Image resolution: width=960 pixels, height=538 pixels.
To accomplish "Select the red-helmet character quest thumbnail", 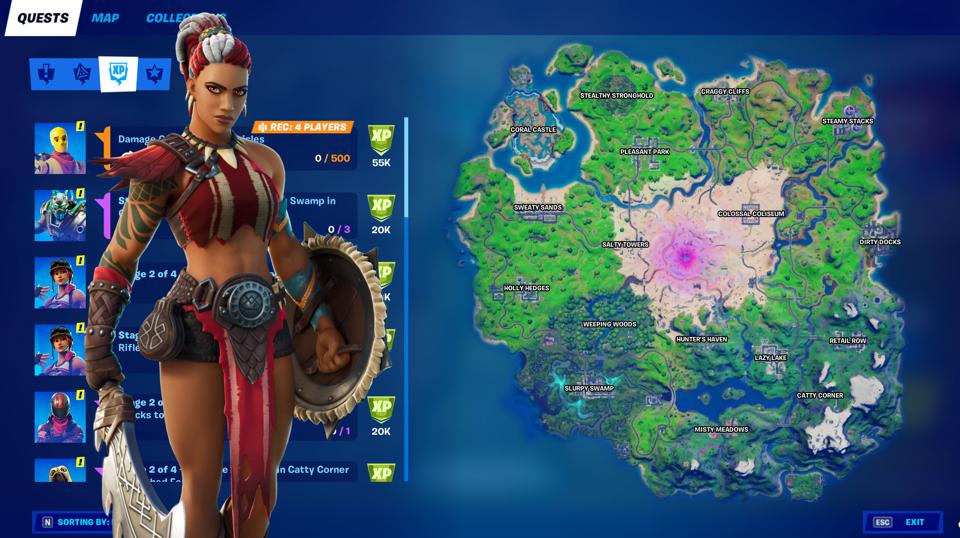I will (60, 416).
